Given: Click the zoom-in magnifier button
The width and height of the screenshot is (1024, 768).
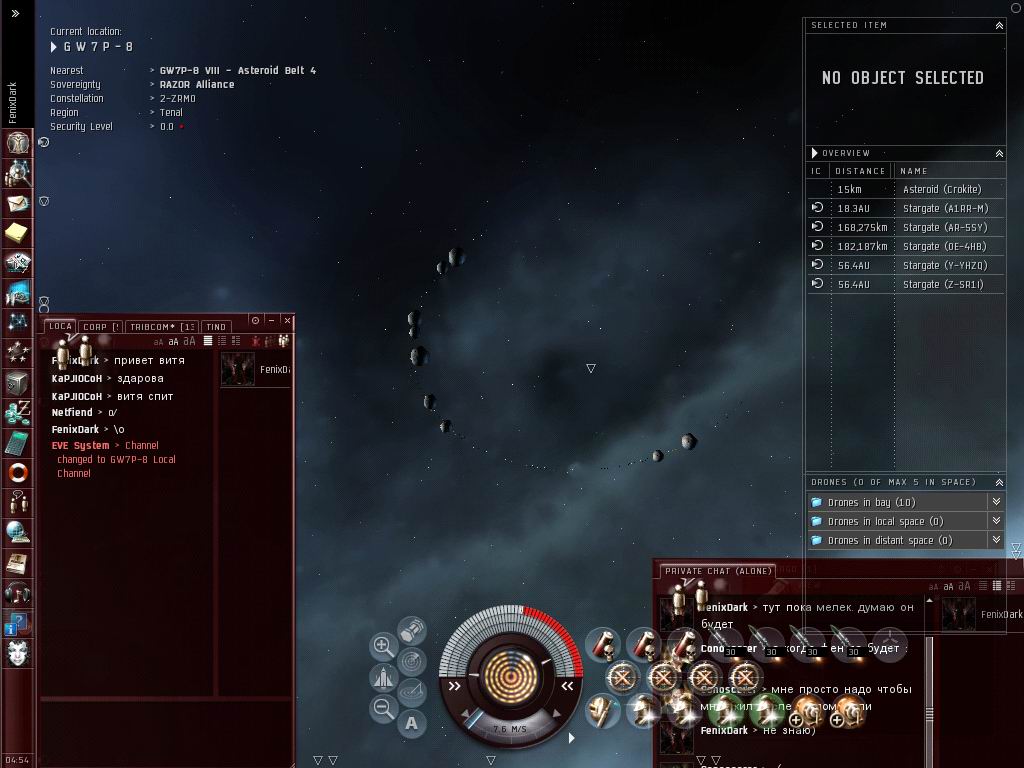Looking at the screenshot, I should [383, 646].
